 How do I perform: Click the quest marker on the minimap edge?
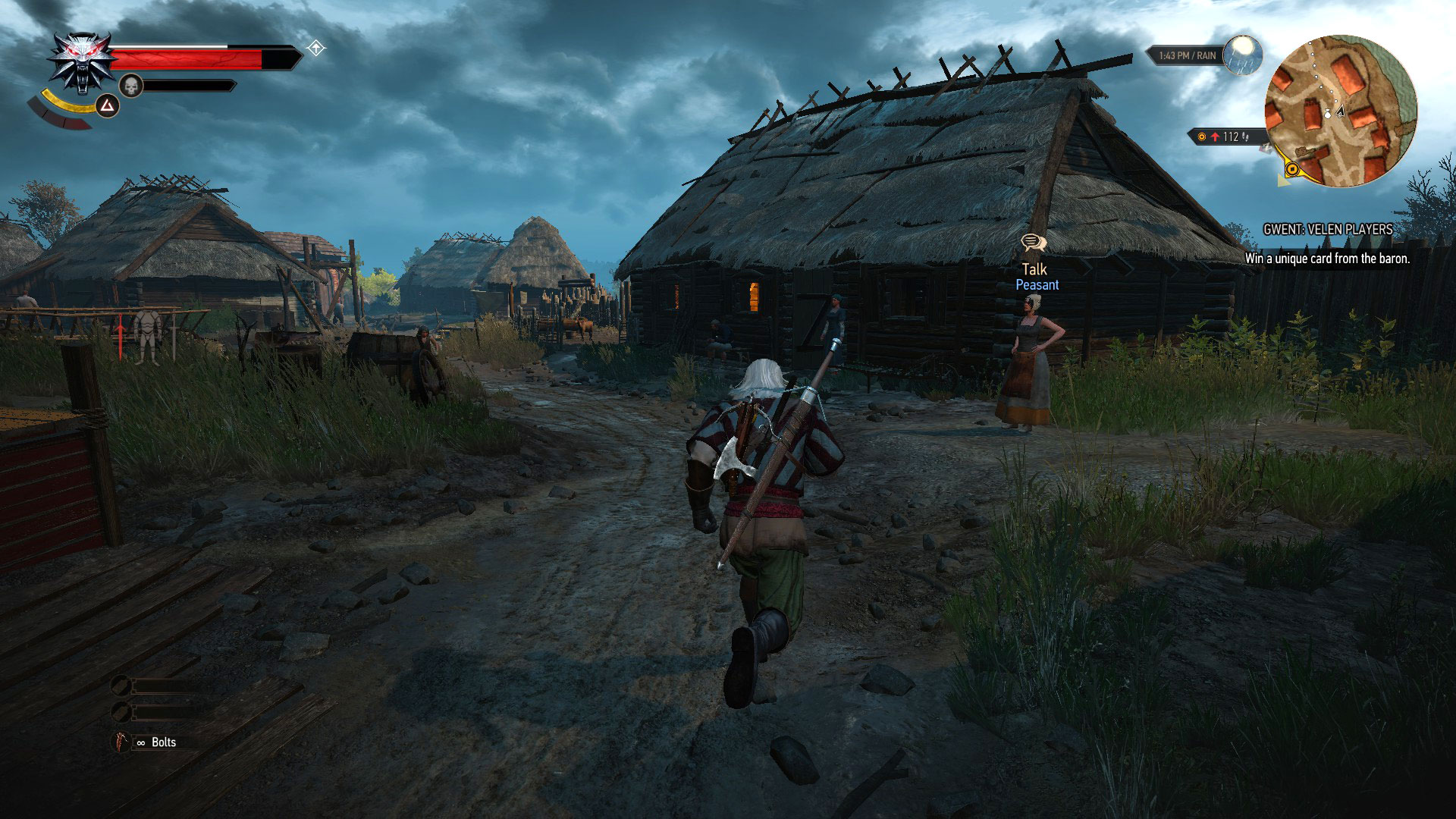(1291, 168)
